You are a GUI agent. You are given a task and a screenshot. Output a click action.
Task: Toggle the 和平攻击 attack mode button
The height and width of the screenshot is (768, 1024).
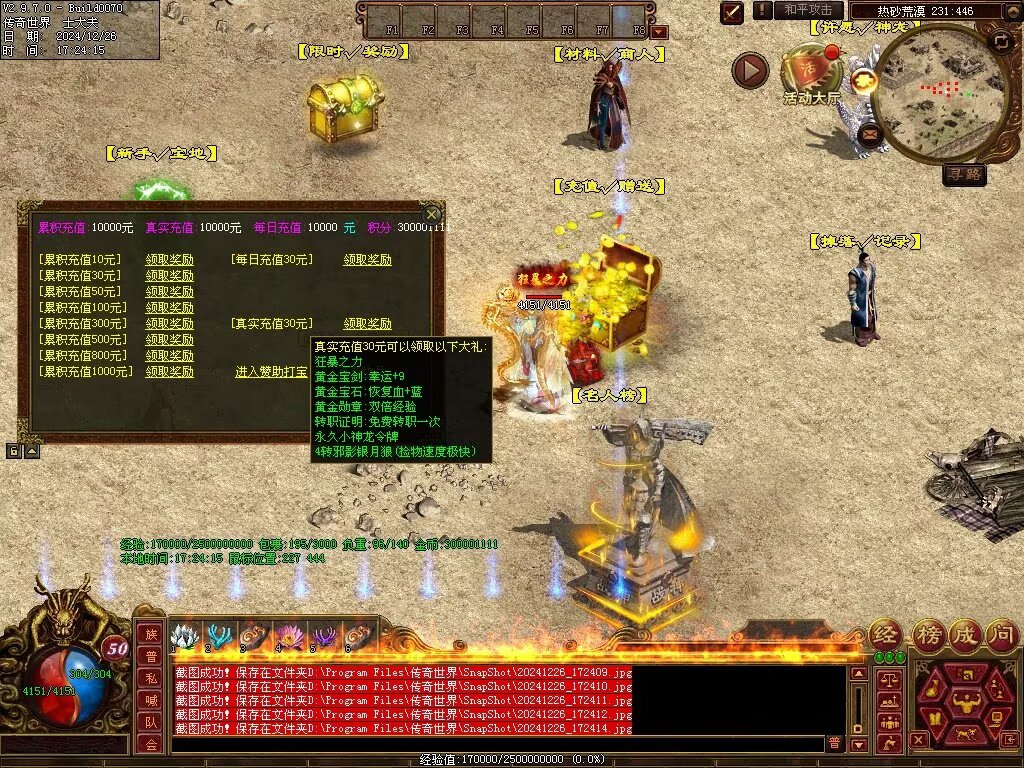tap(808, 10)
